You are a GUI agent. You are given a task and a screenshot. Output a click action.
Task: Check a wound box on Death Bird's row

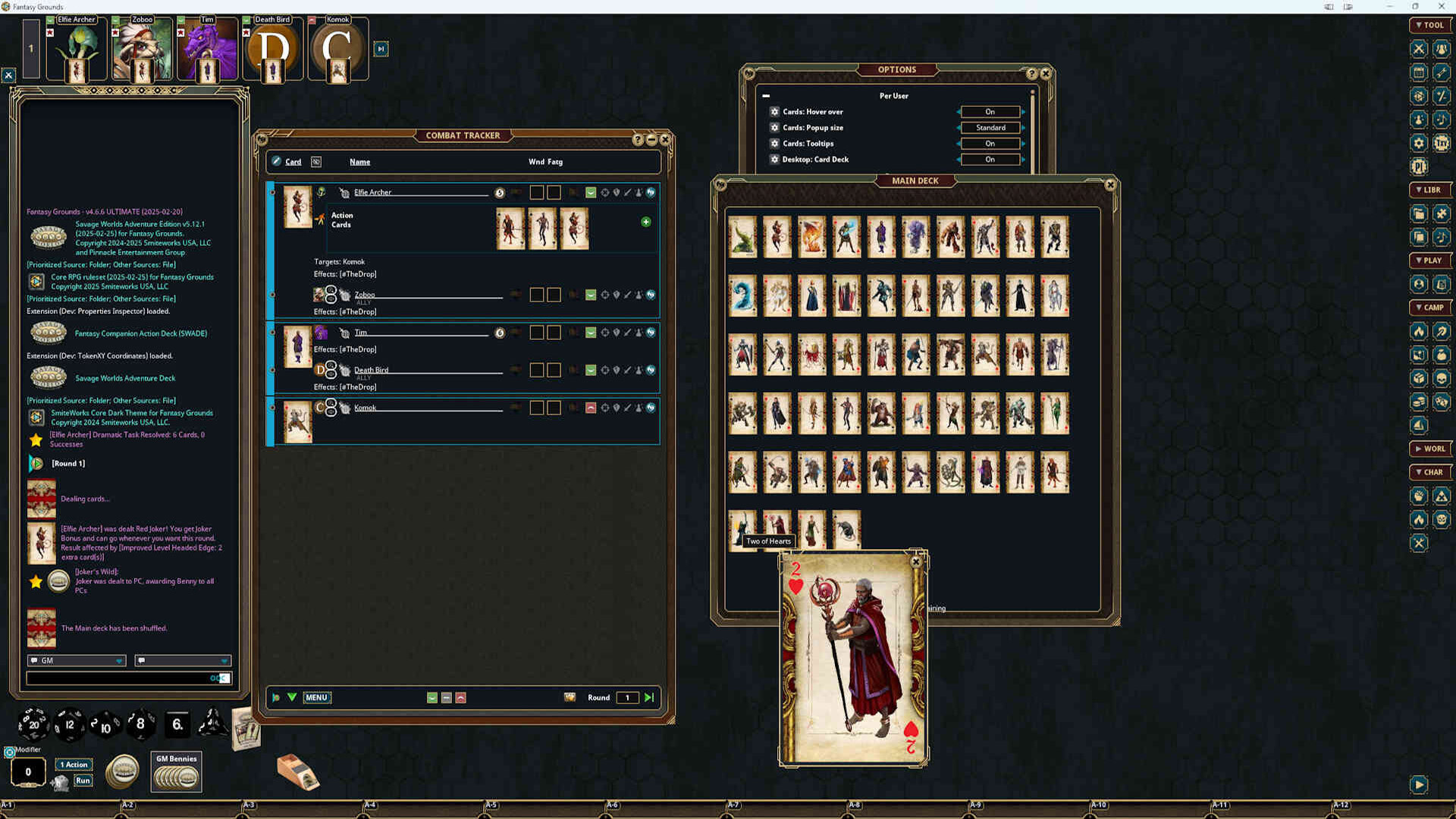[536, 370]
